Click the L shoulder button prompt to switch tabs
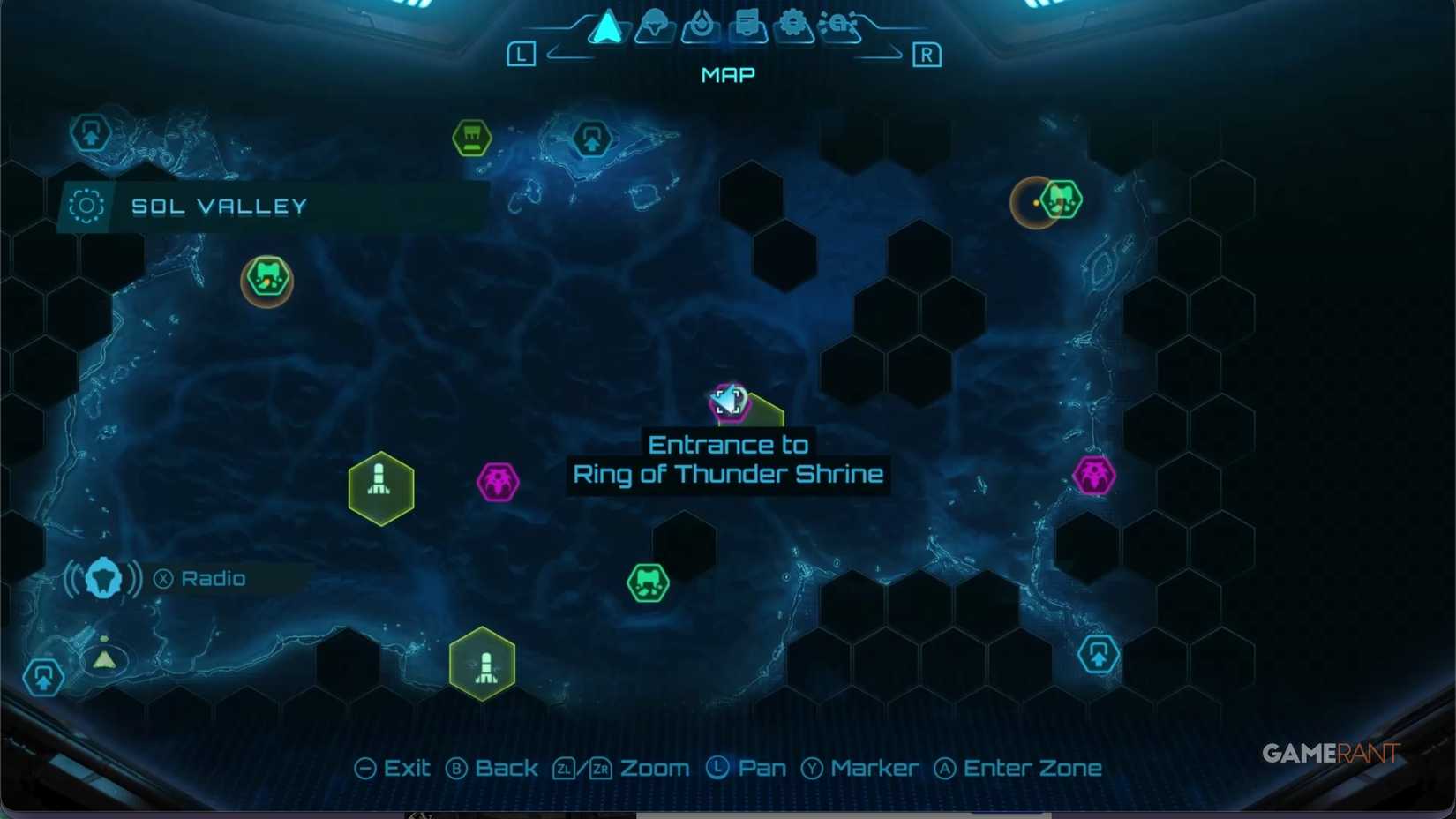 522,54
